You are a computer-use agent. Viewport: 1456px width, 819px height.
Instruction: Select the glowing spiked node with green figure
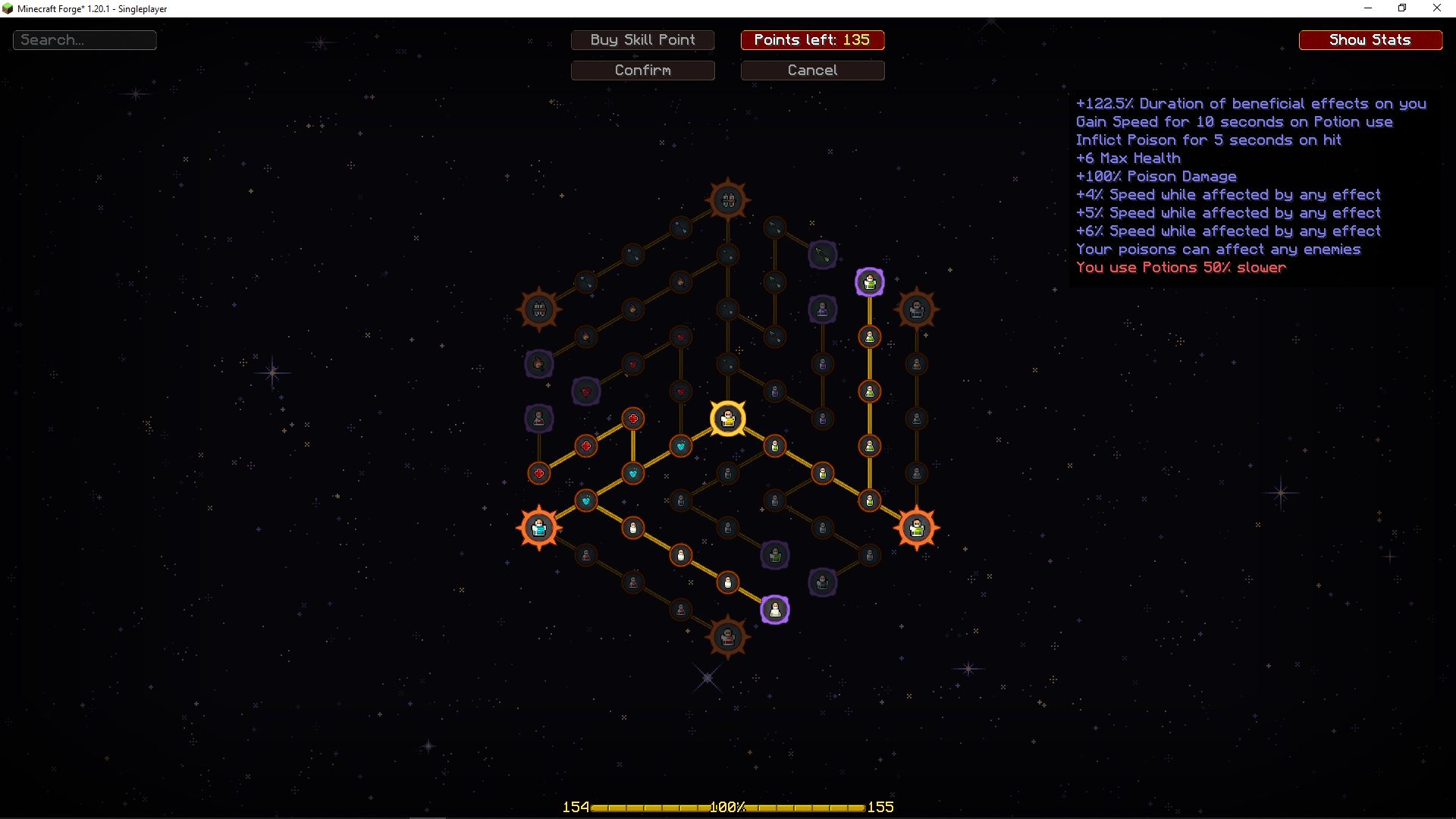(x=917, y=528)
